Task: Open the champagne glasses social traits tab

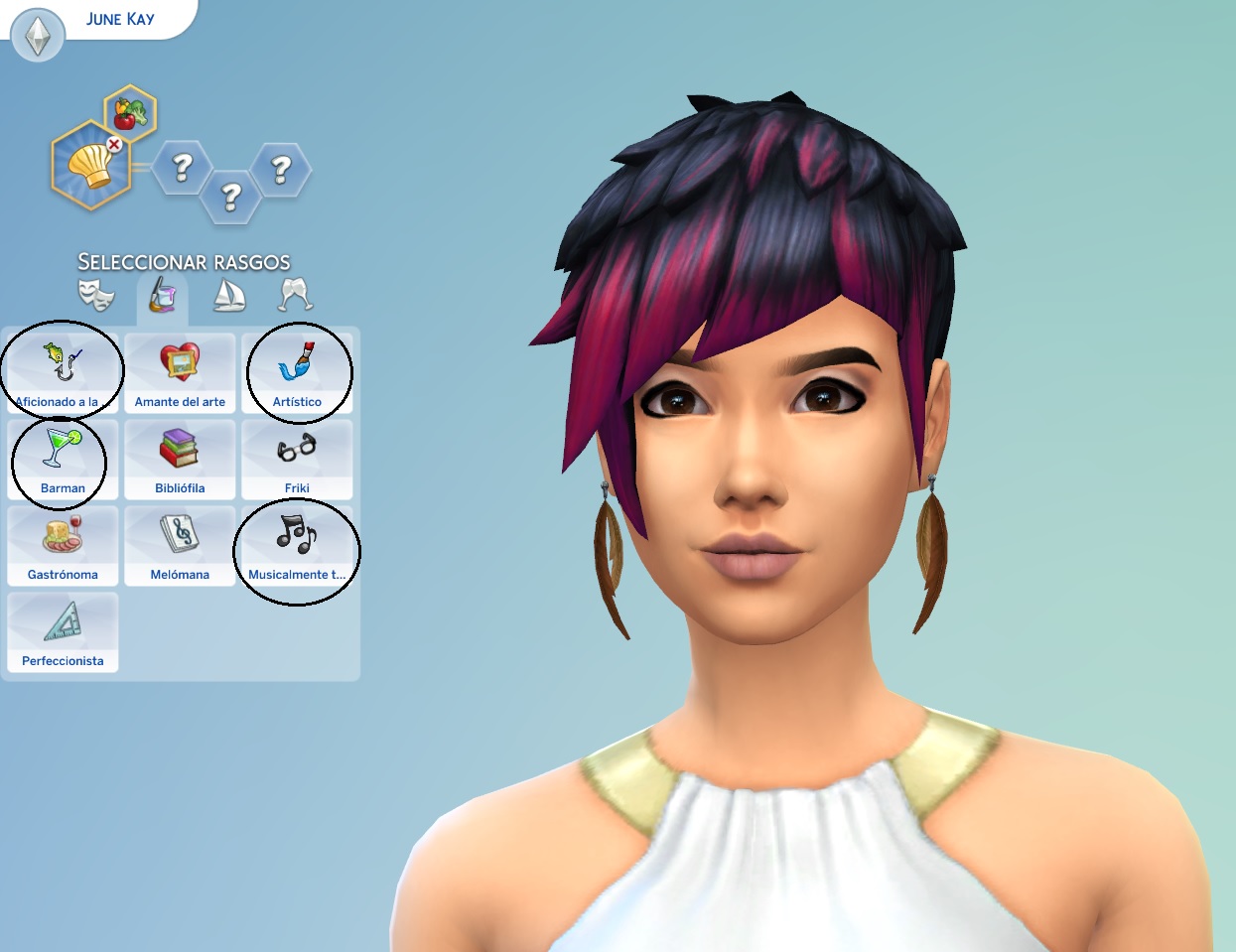Action: (295, 294)
